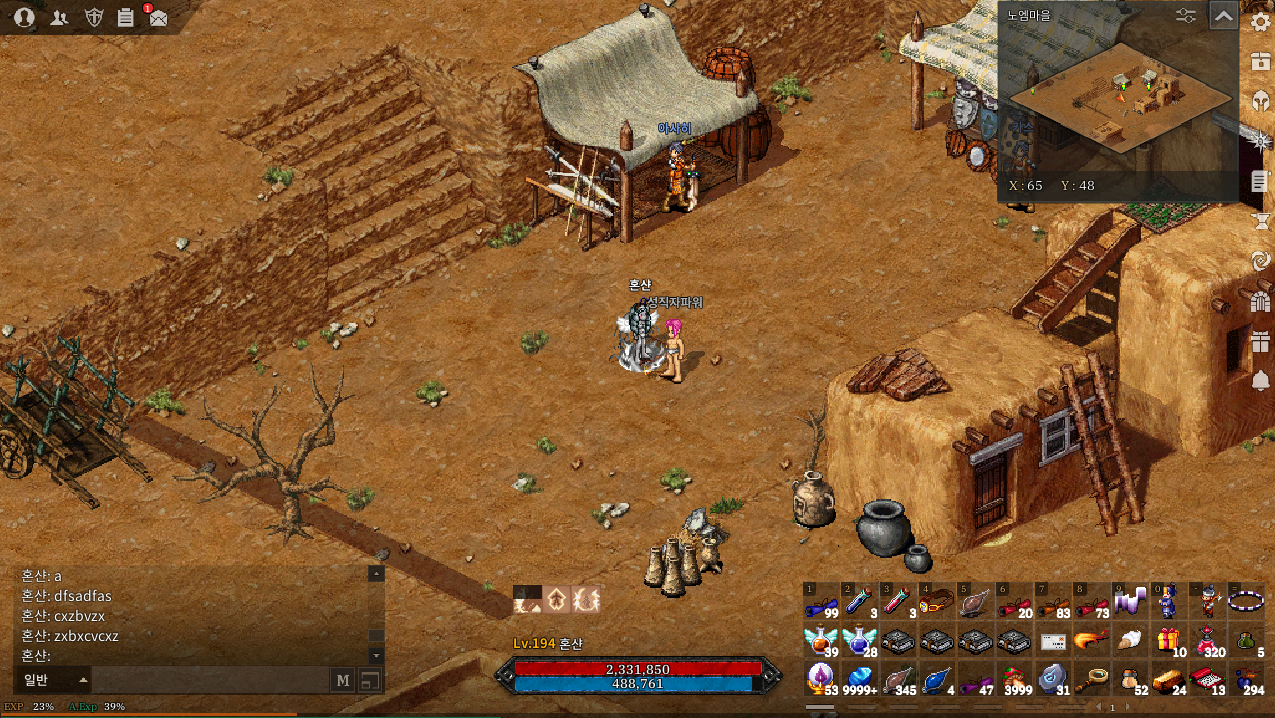1275x718 pixels.
Task: Collapse the minimap with the arrow button
Action: pyautogui.click(x=1223, y=16)
